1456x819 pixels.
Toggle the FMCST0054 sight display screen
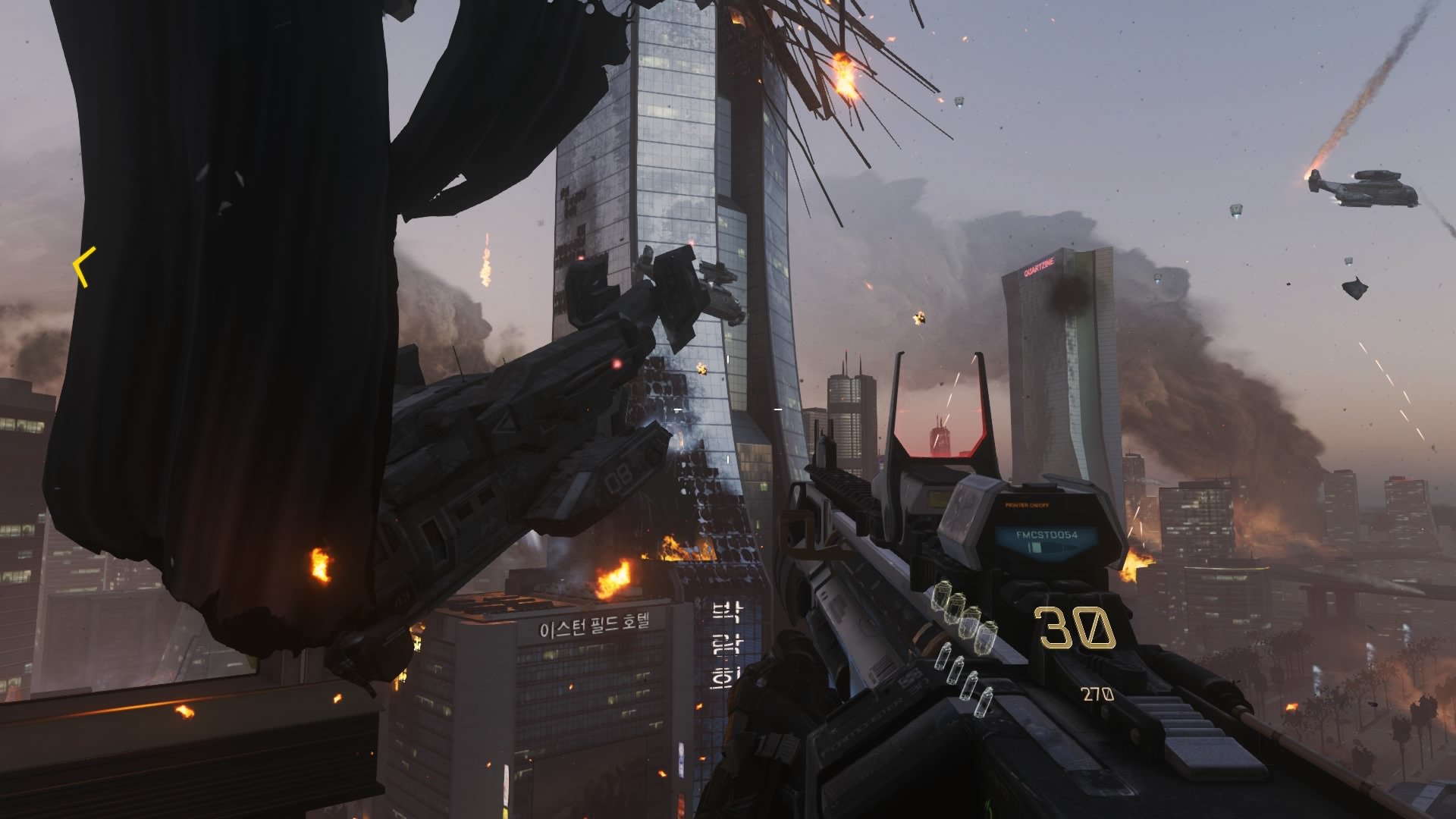1046,535
